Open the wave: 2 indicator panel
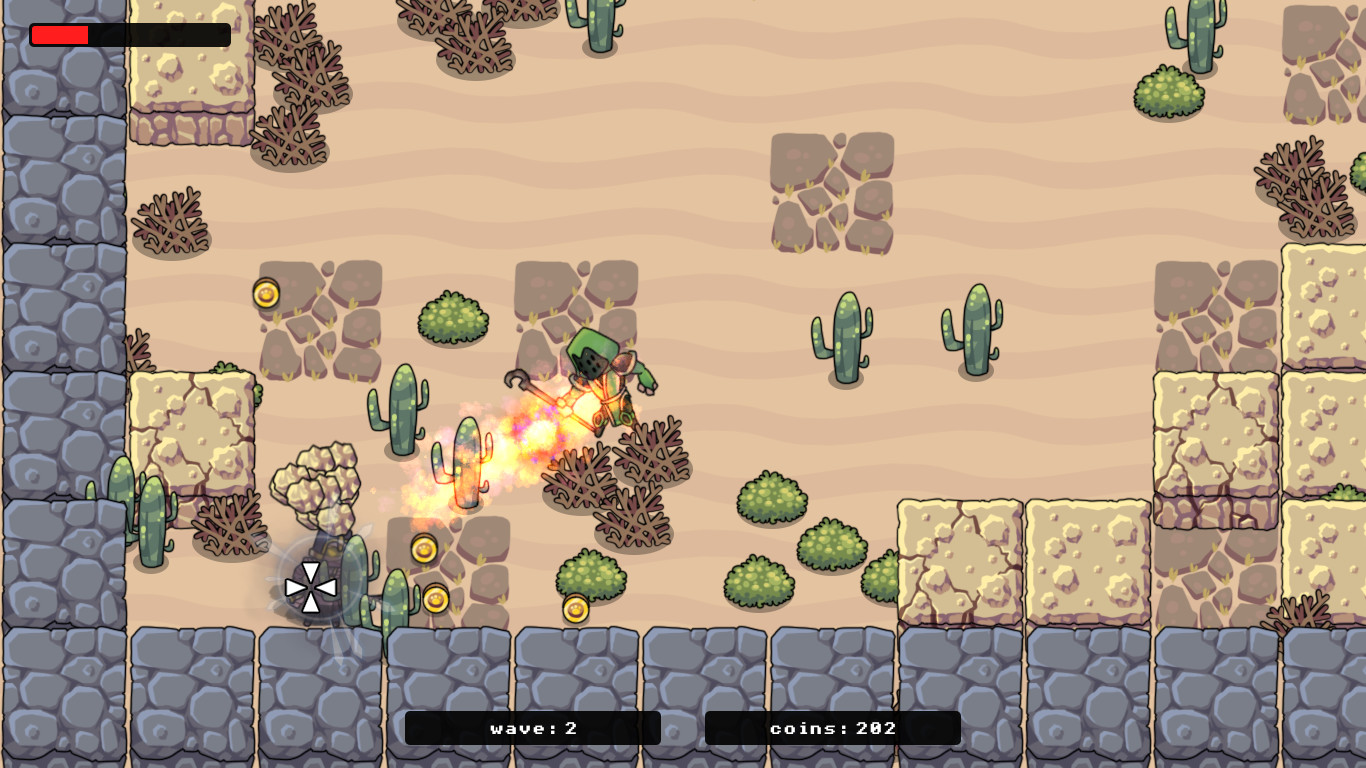The height and width of the screenshot is (768, 1366). 533,729
